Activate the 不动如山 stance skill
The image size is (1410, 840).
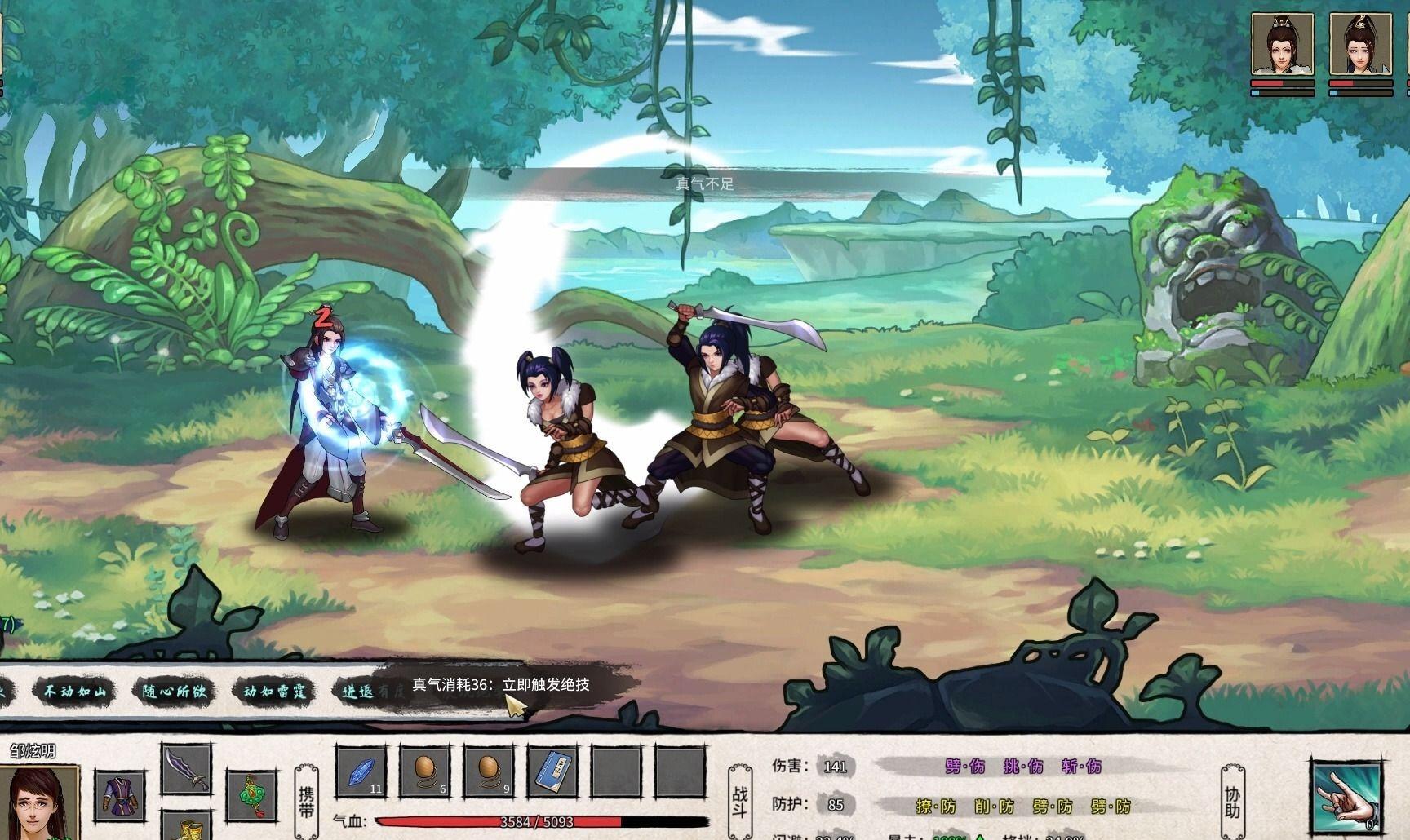74,692
